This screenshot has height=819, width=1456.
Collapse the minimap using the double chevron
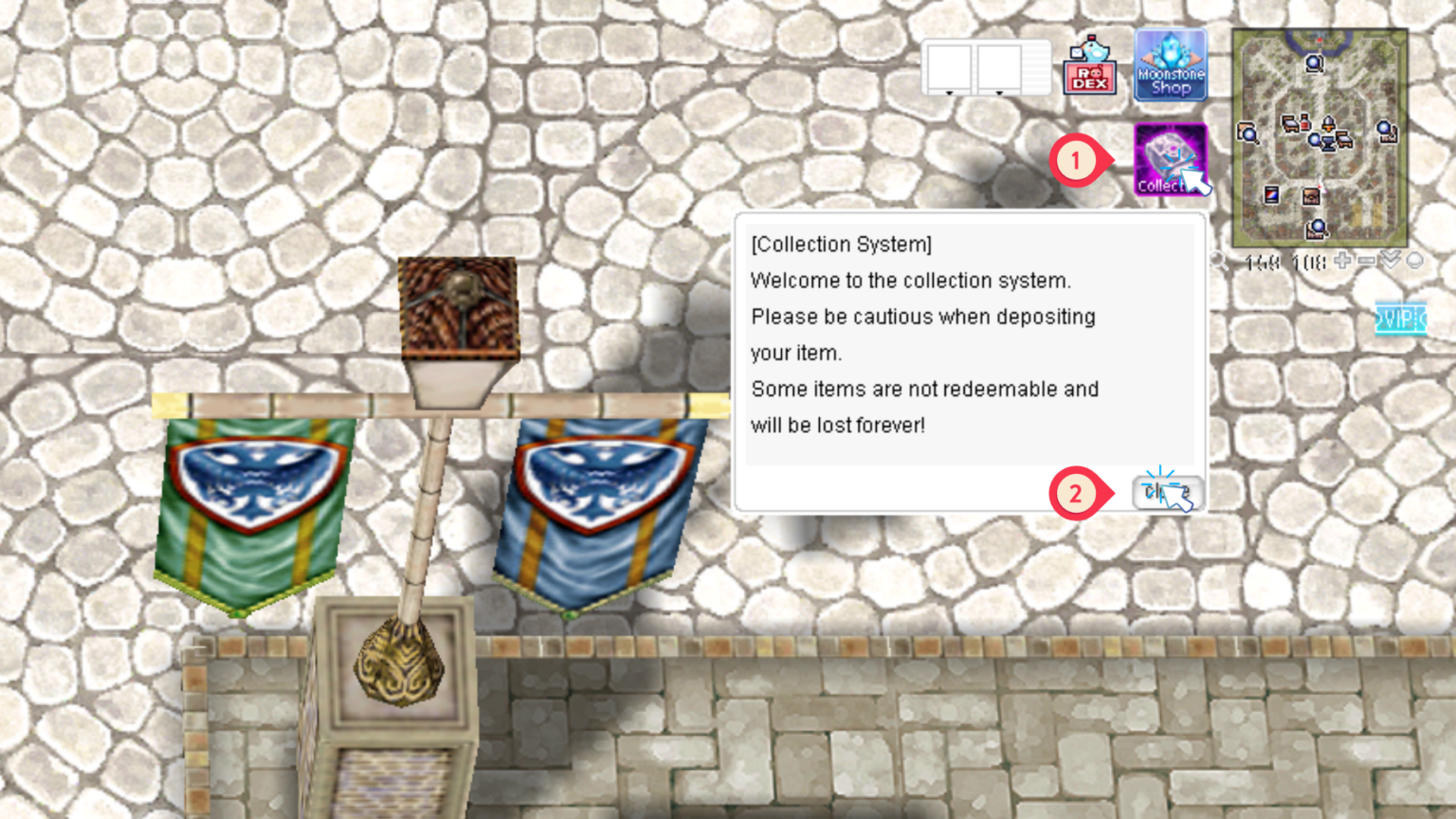pos(1391,260)
